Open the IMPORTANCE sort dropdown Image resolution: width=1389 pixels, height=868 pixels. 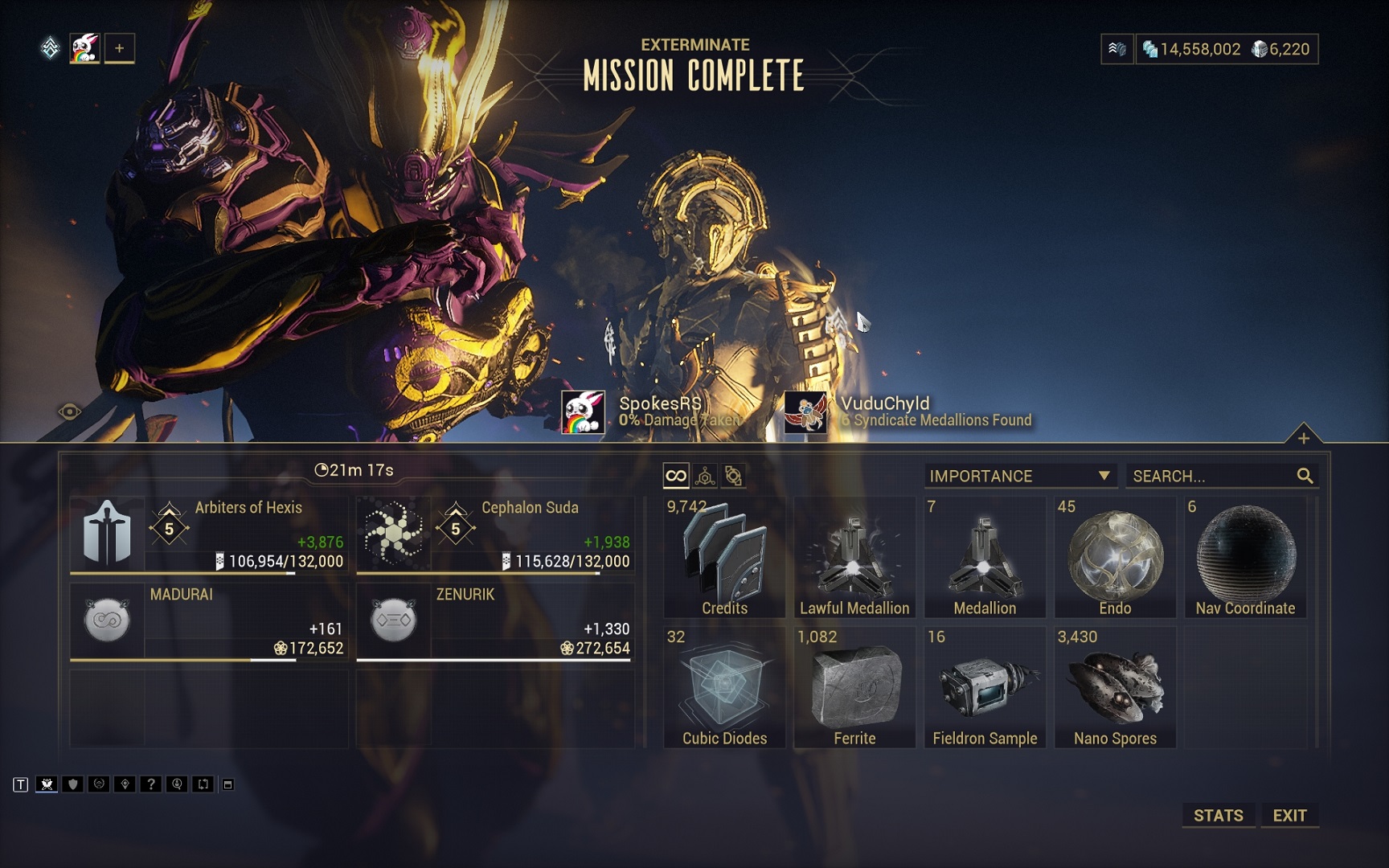(1019, 476)
